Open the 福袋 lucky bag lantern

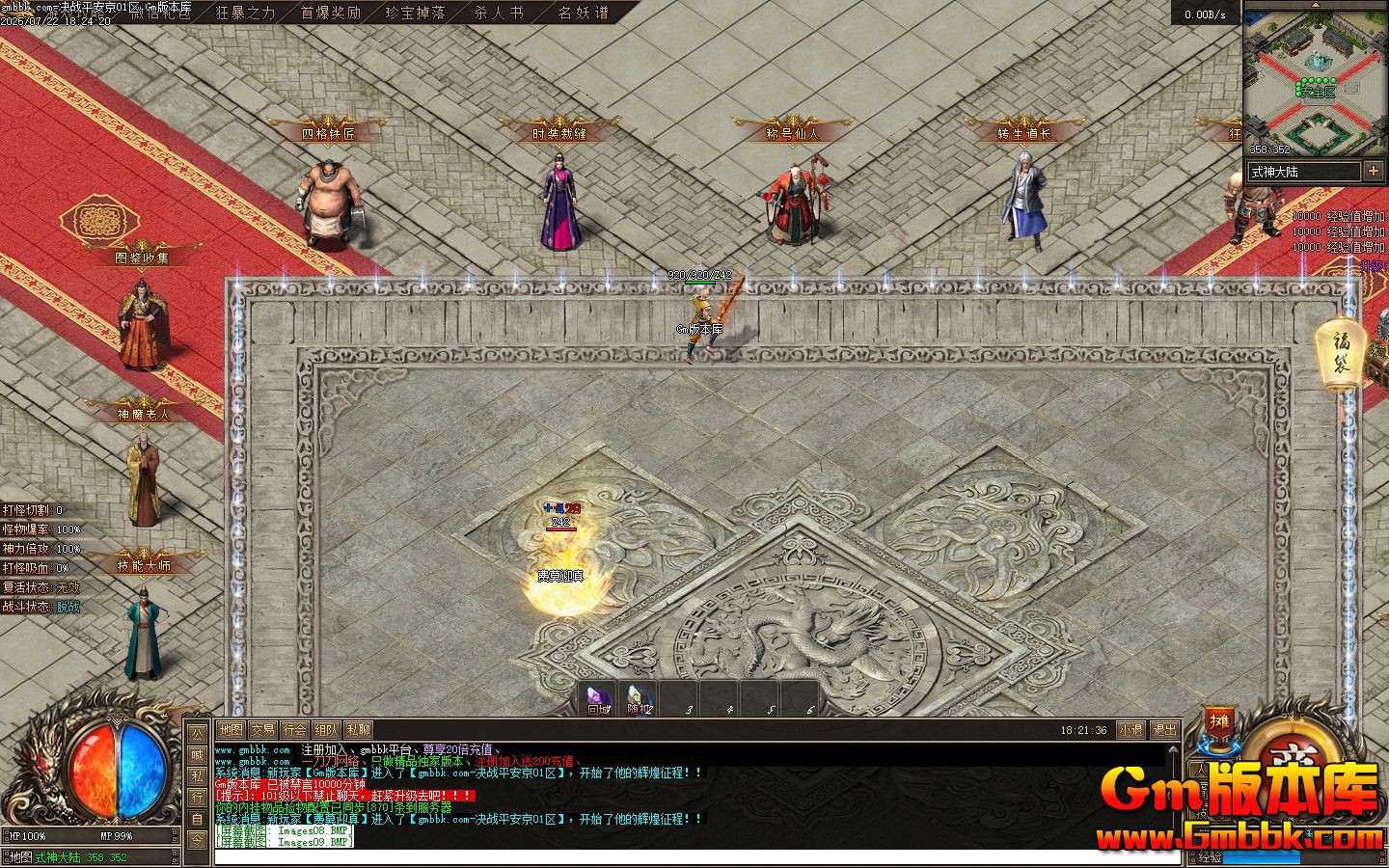tap(1341, 353)
